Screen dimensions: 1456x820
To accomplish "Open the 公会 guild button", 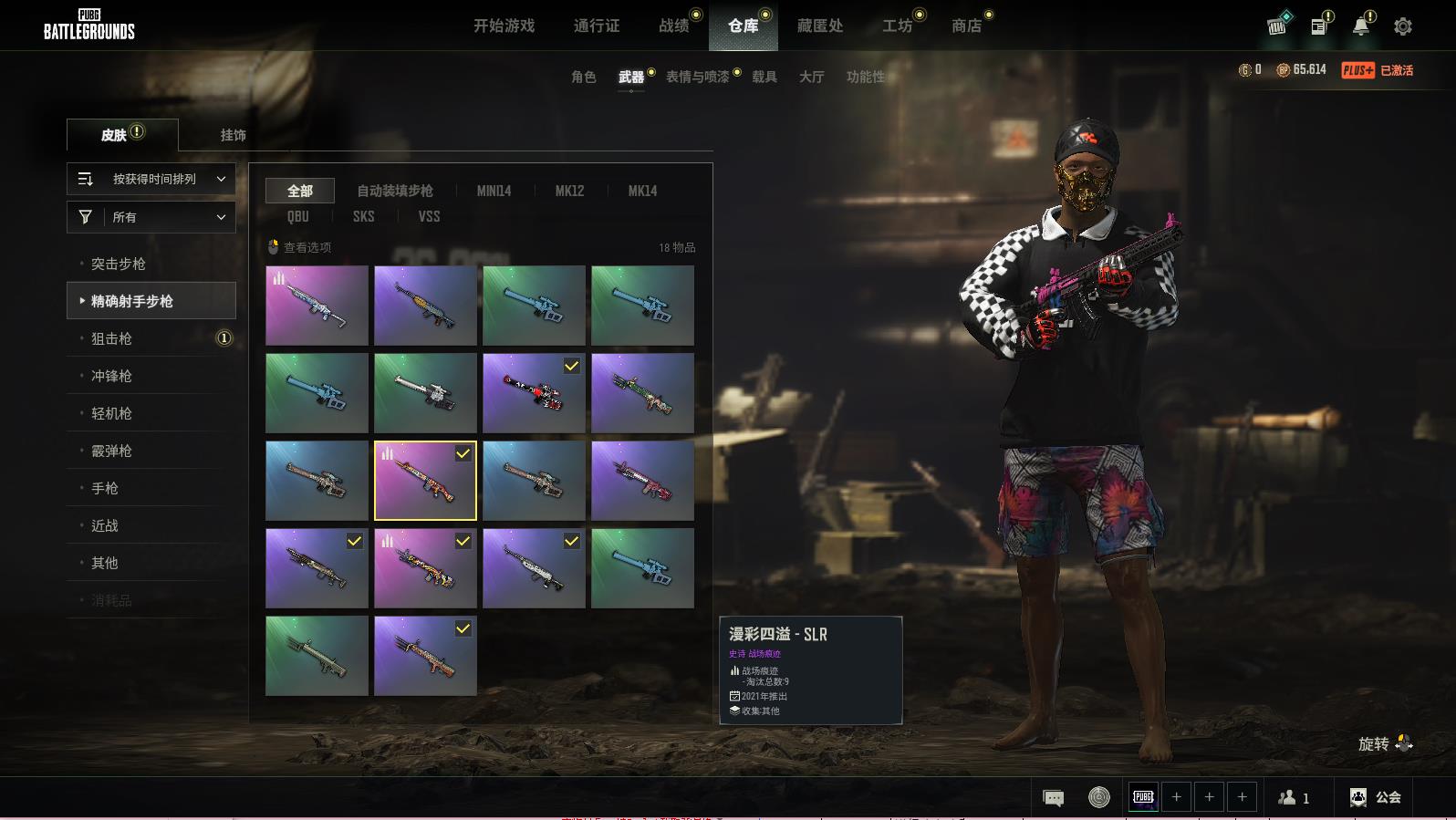I will [1376, 797].
